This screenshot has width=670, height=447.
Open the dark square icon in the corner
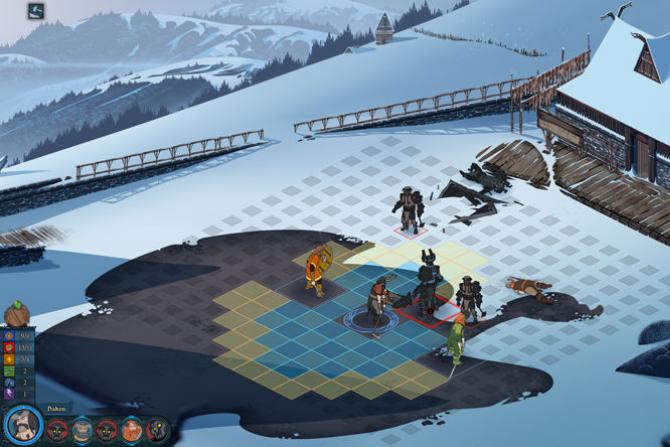coord(36,11)
